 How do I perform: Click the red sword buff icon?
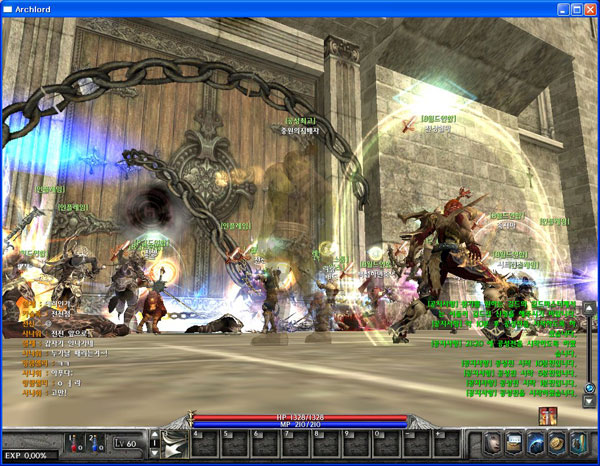(x=547, y=415)
